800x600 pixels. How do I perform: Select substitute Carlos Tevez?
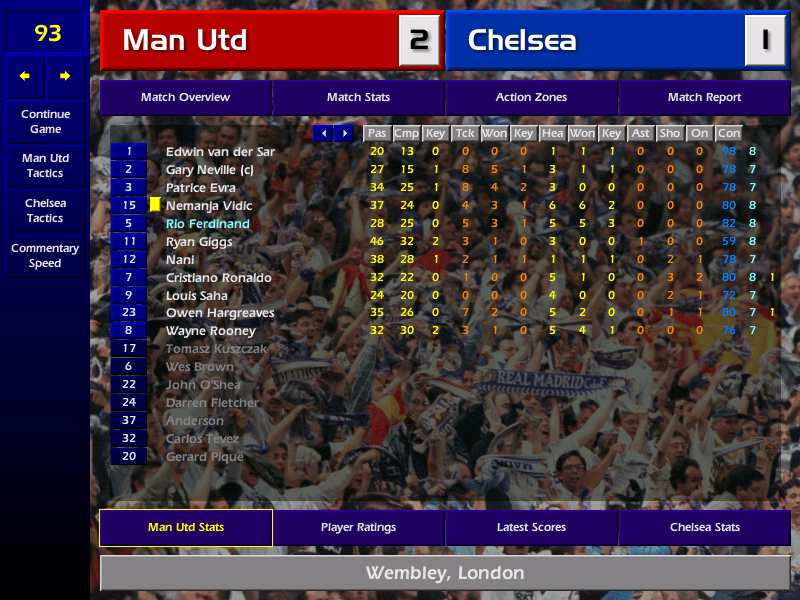[x=198, y=439]
